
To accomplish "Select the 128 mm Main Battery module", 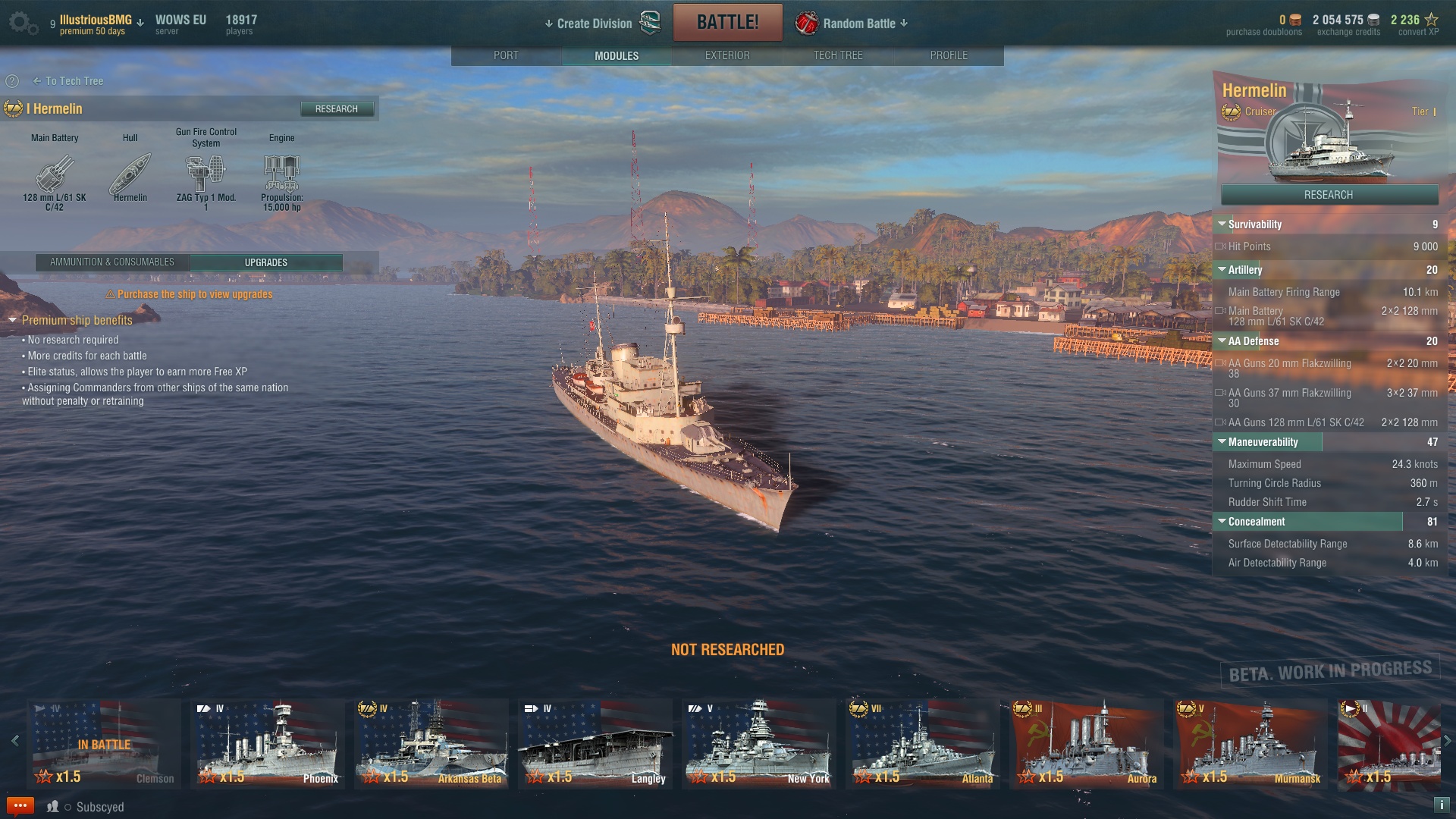I will pyautogui.click(x=55, y=174).
